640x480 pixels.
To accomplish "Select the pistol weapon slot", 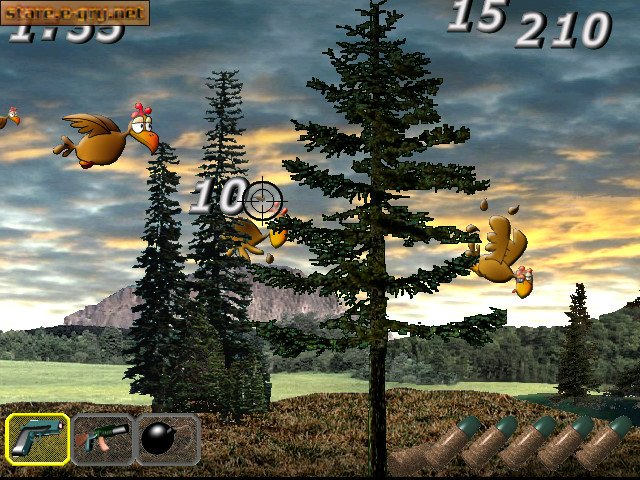I will (38, 439).
